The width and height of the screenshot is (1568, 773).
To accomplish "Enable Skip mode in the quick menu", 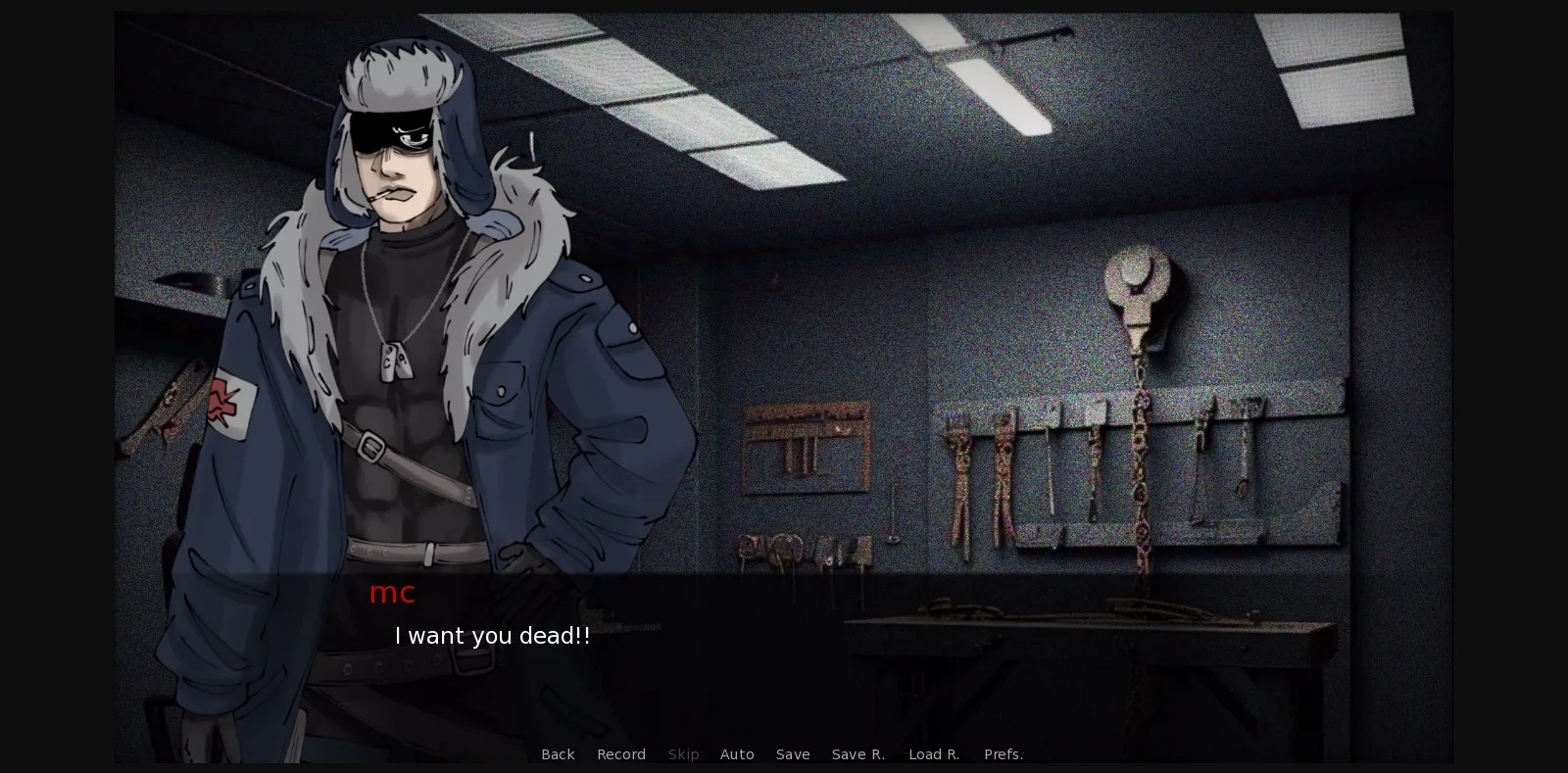I will pyautogui.click(x=683, y=754).
